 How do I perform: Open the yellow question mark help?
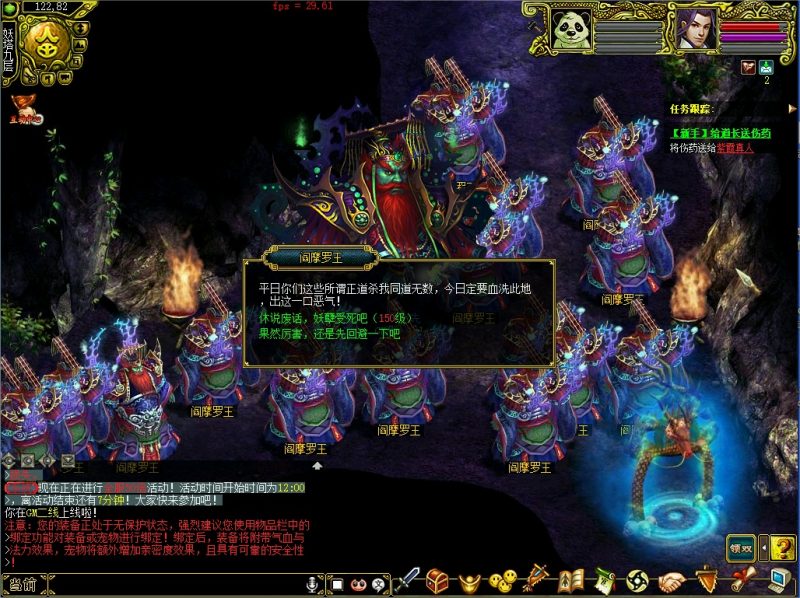point(782,547)
